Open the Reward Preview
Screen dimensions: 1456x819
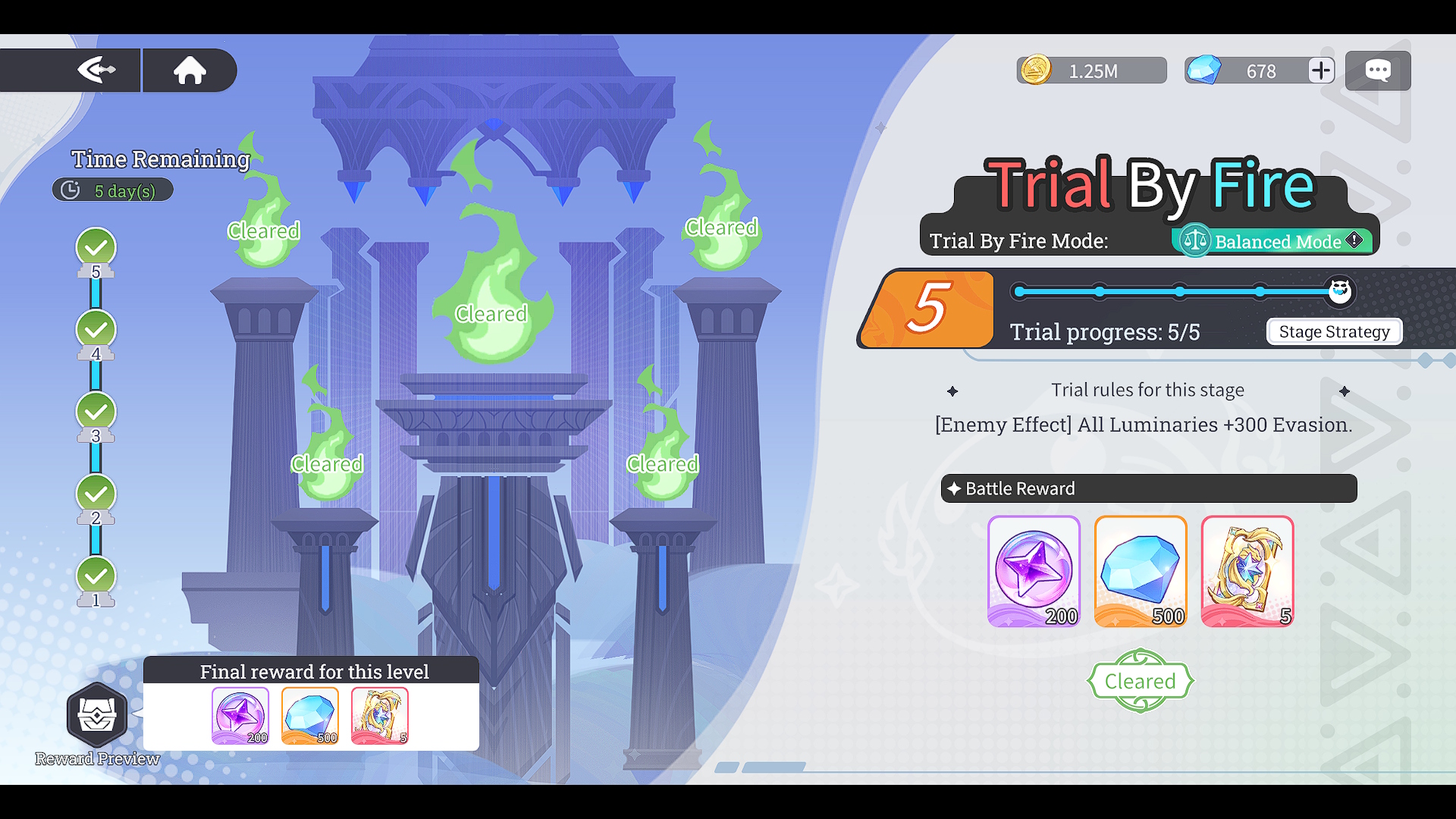[97, 717]
